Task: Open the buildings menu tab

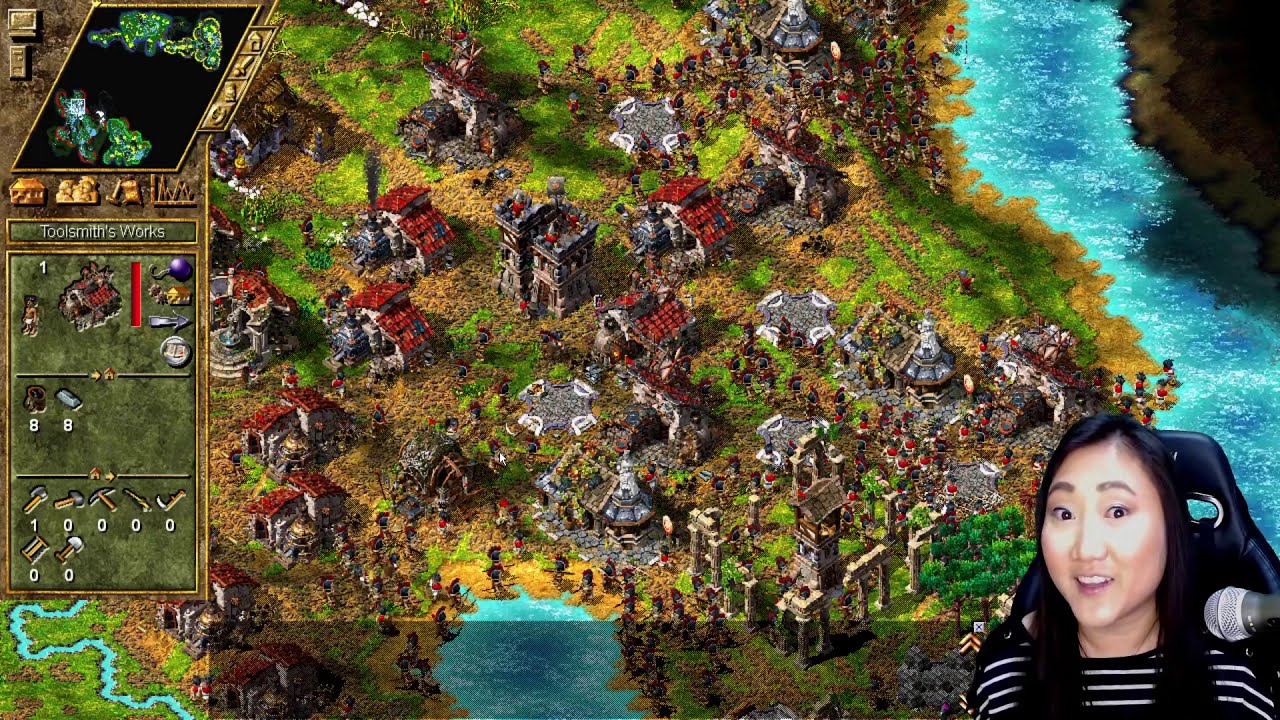Action: (x=27, y=190)
